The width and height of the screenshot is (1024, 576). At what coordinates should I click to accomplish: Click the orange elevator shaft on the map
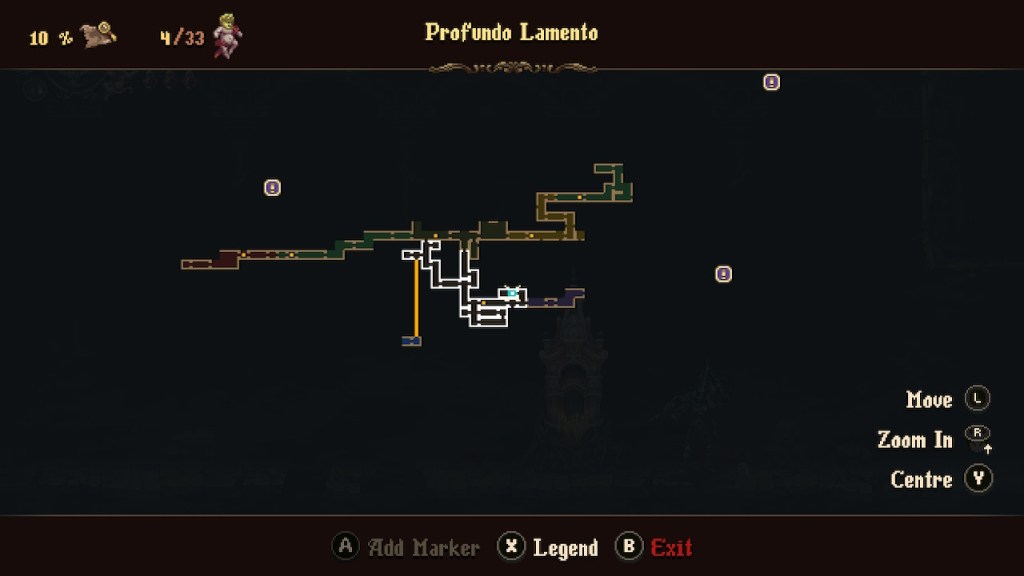416,298
